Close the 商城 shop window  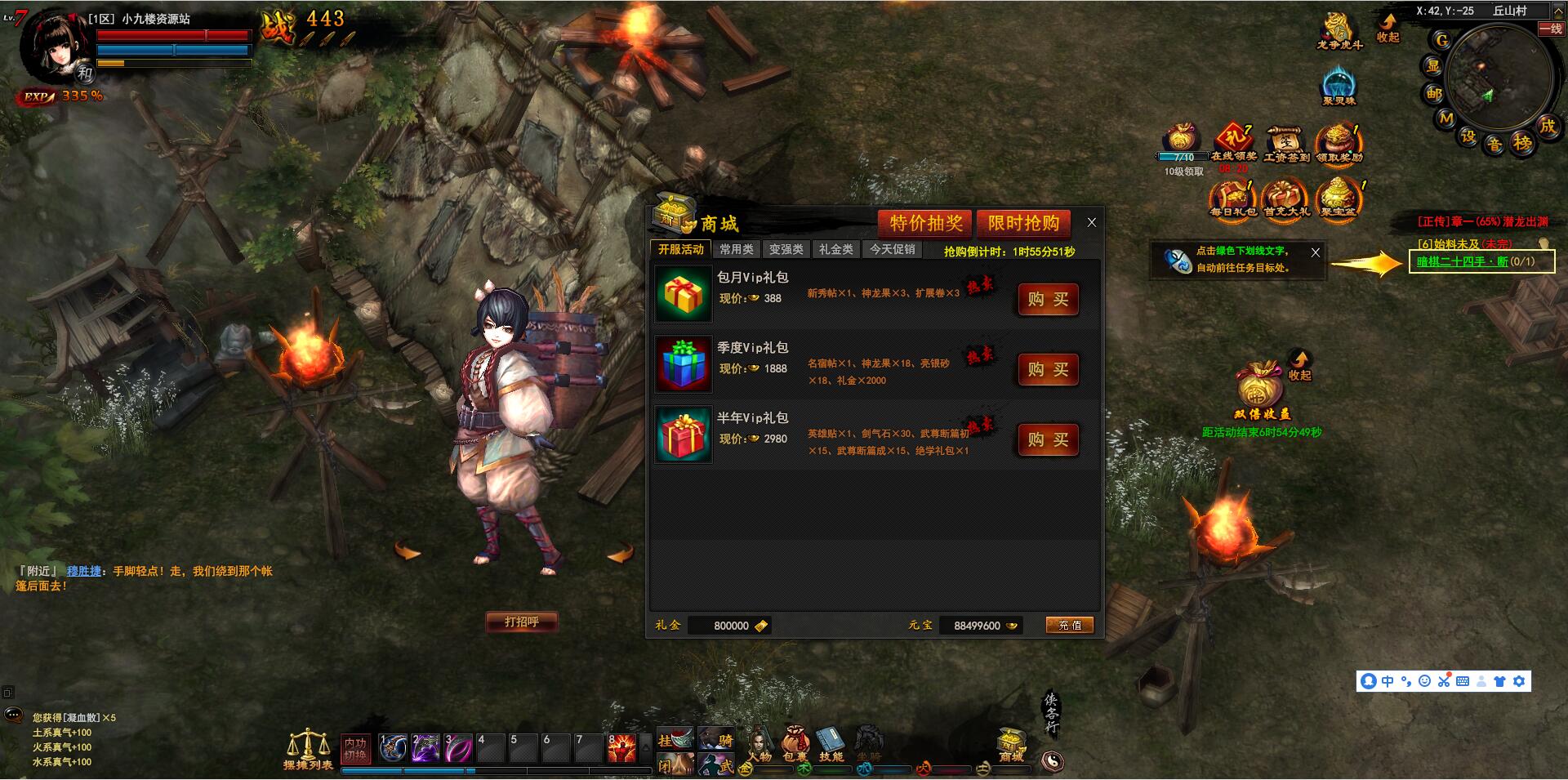[1091, 222]
